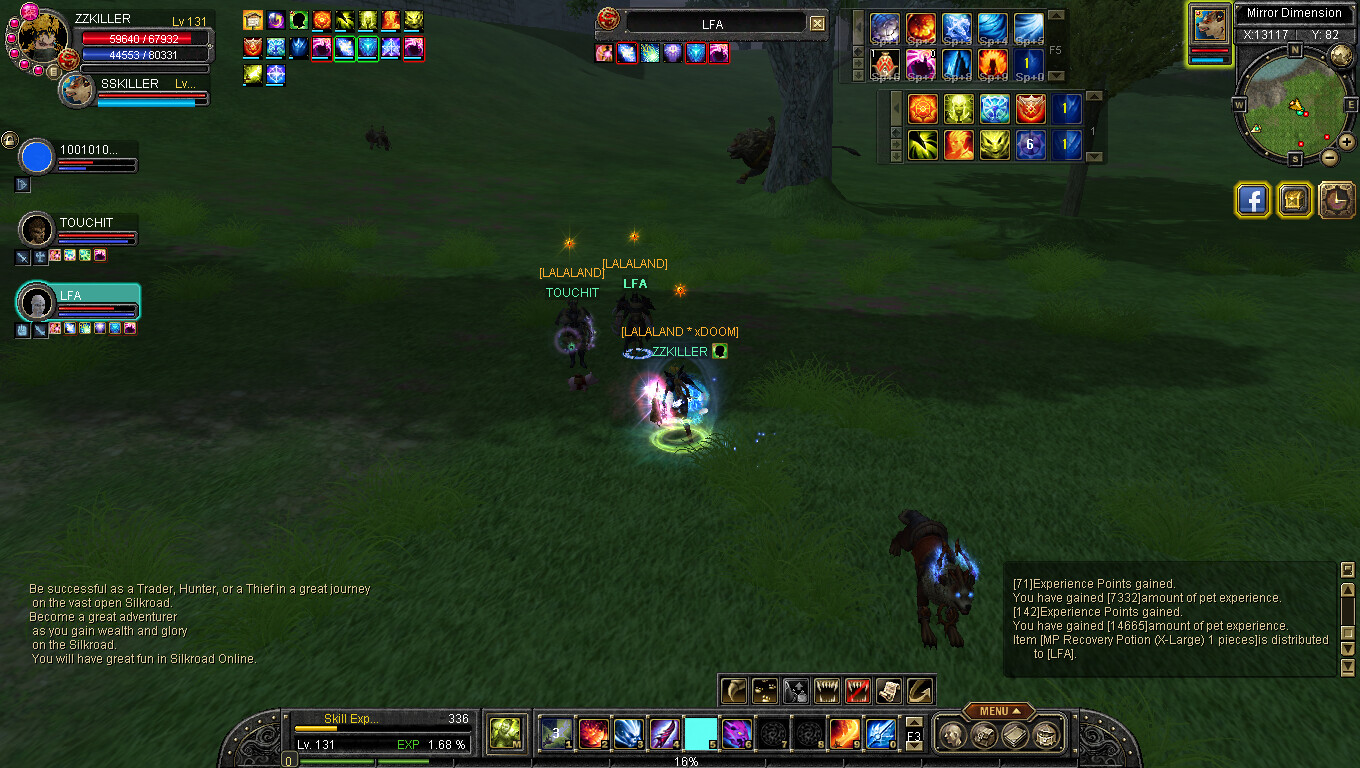Zoom out the minimap with minus button

[x=1329, y=157]
